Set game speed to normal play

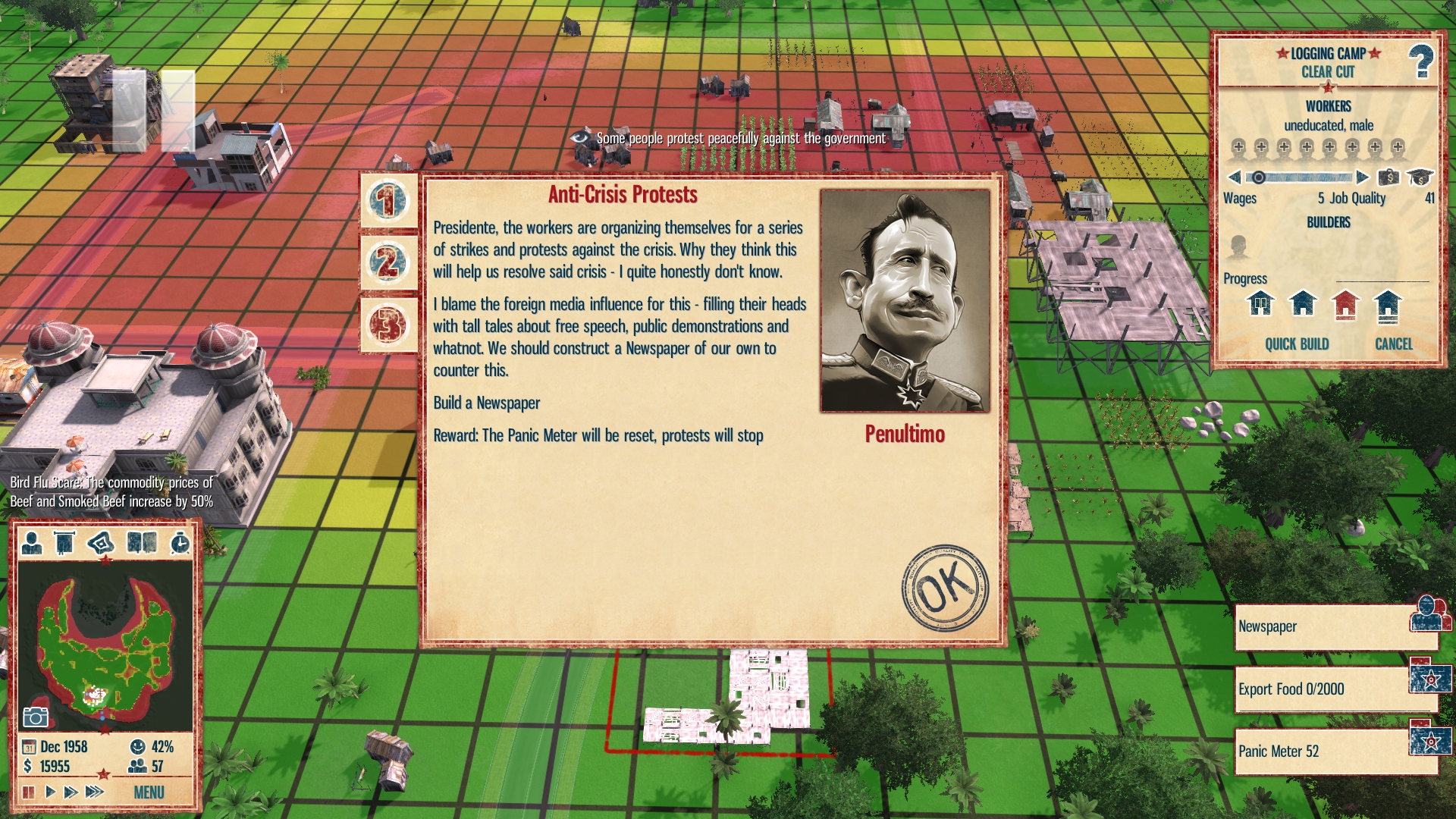[x=50, y=792]
